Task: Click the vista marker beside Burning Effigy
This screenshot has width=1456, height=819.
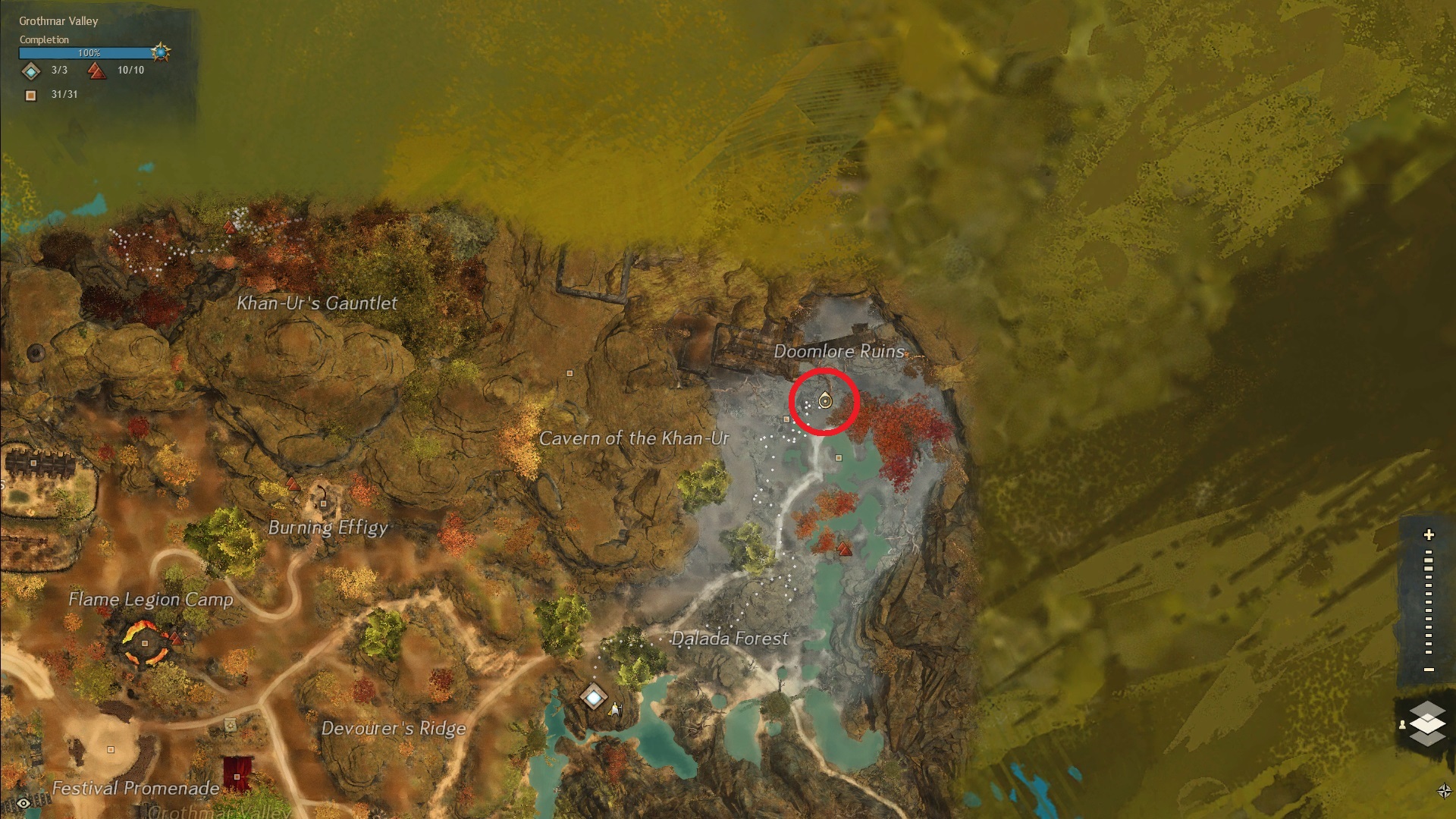Action: coord(292,485)
